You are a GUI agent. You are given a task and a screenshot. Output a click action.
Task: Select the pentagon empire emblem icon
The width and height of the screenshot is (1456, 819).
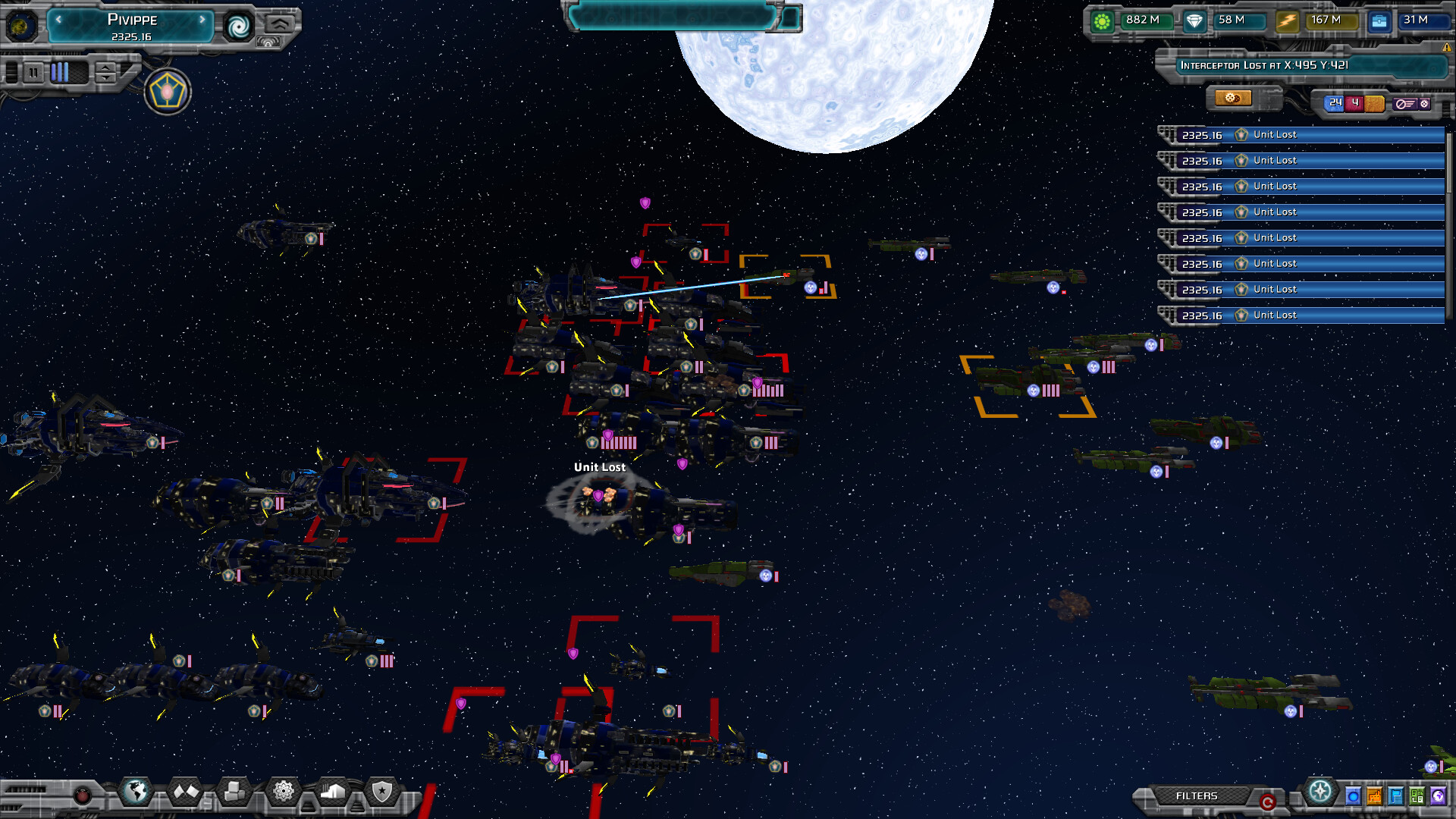point(168,93)
